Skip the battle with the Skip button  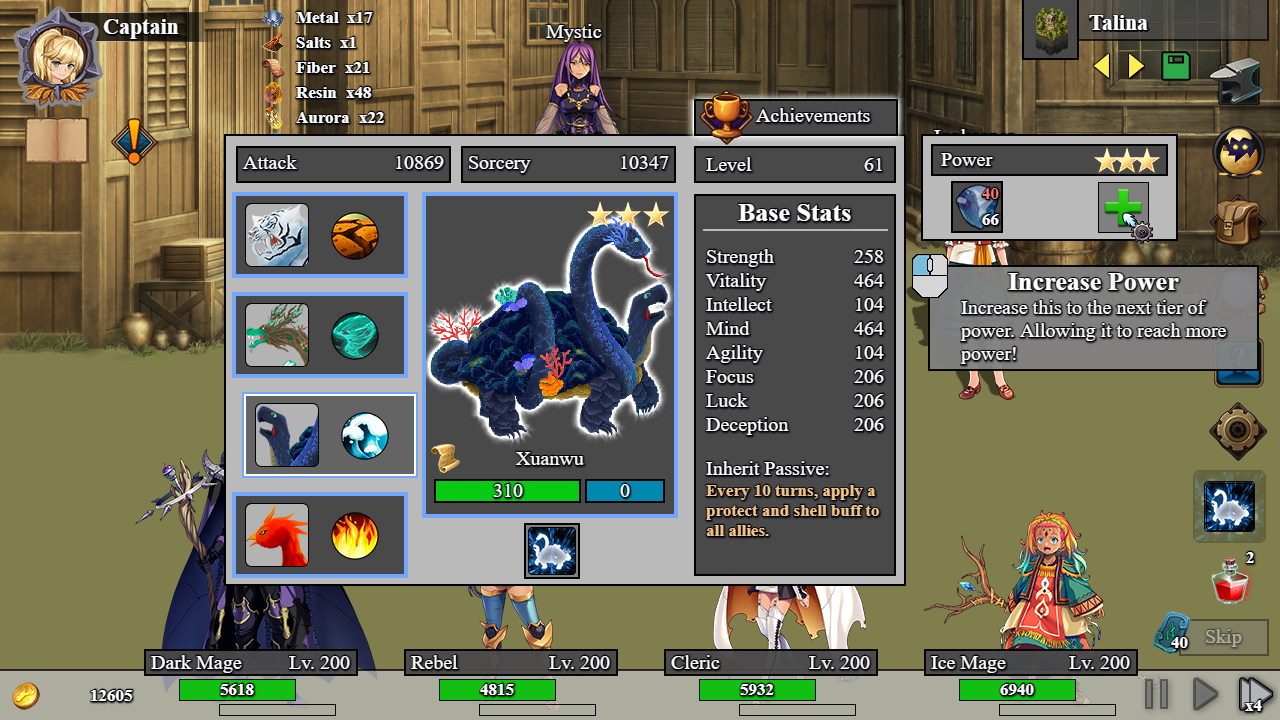point(1222,637)
